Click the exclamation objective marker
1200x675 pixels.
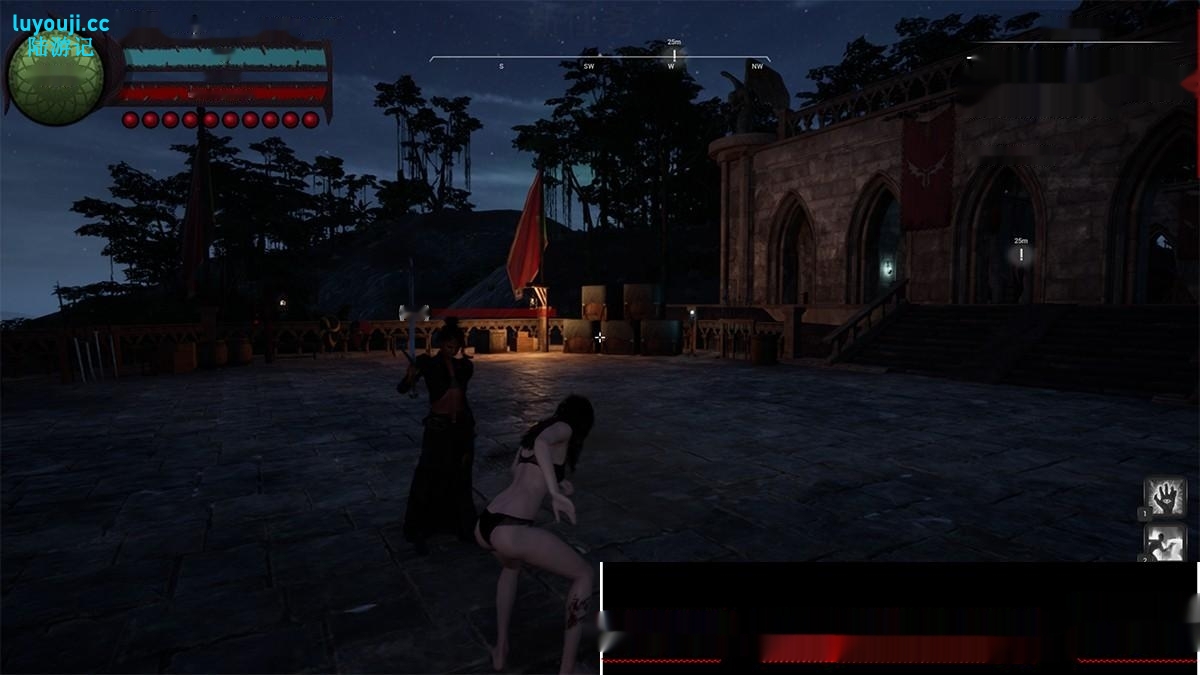coord(1021,255)
